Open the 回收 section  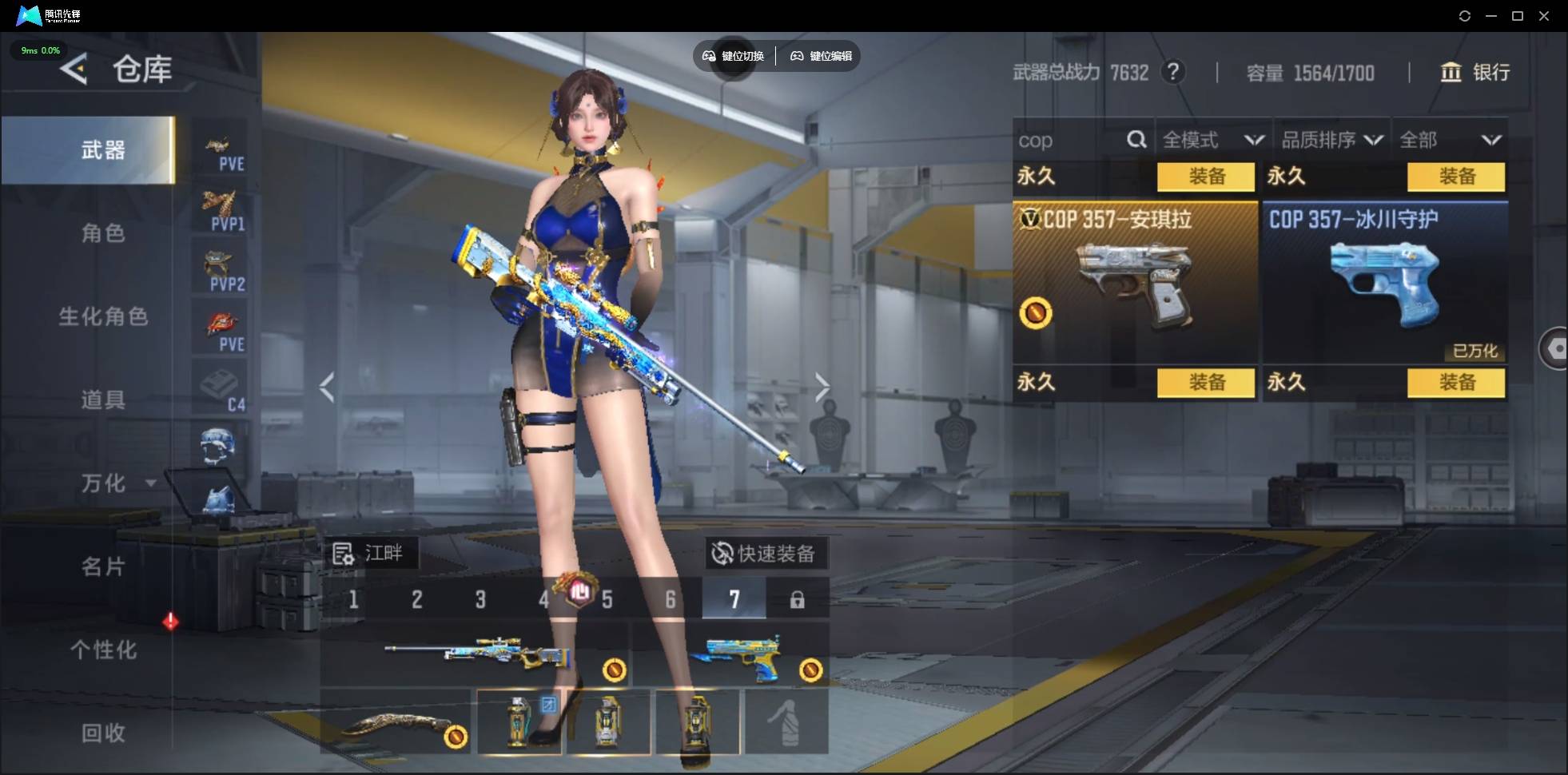click(x=103, y=733)
